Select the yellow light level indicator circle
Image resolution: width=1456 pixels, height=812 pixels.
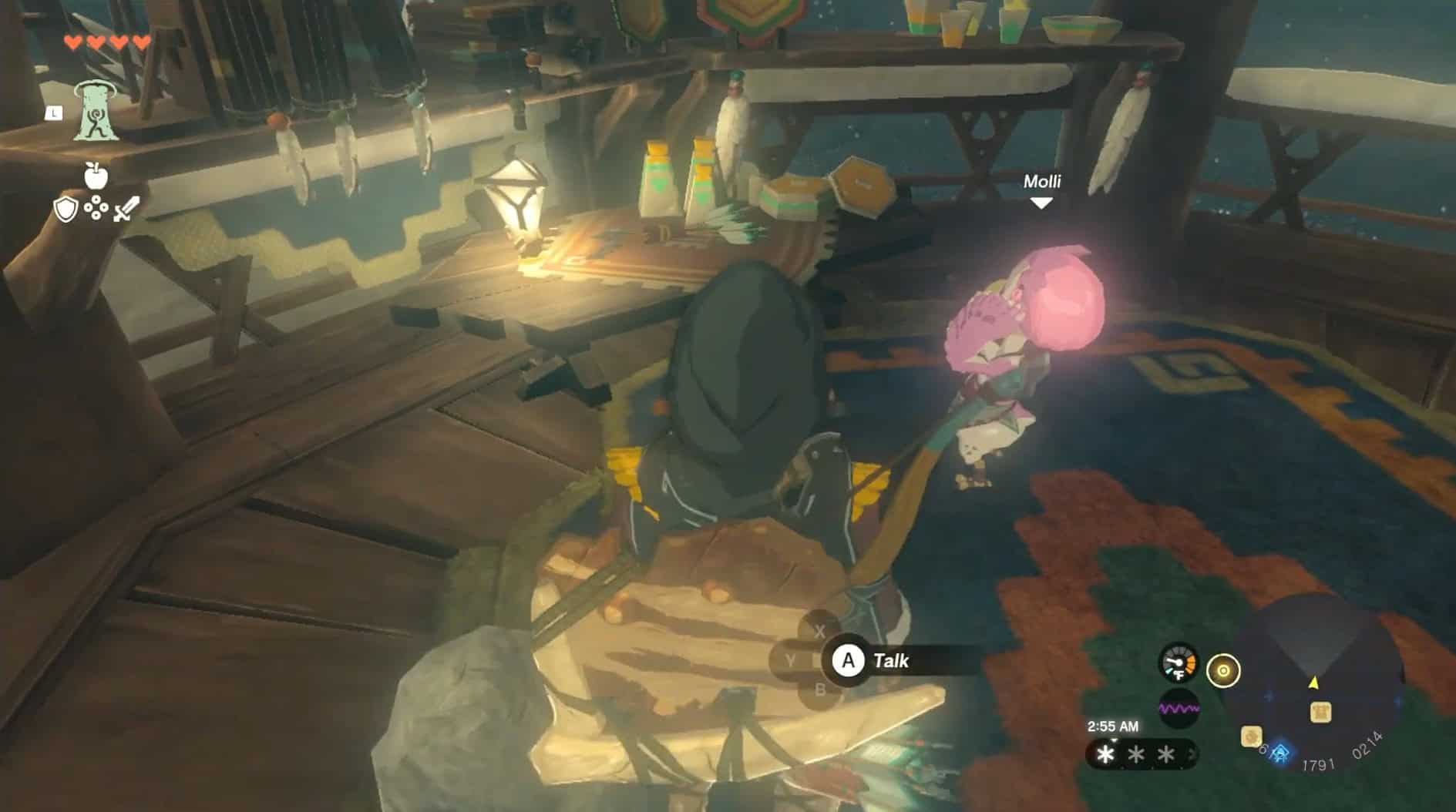1224,672
